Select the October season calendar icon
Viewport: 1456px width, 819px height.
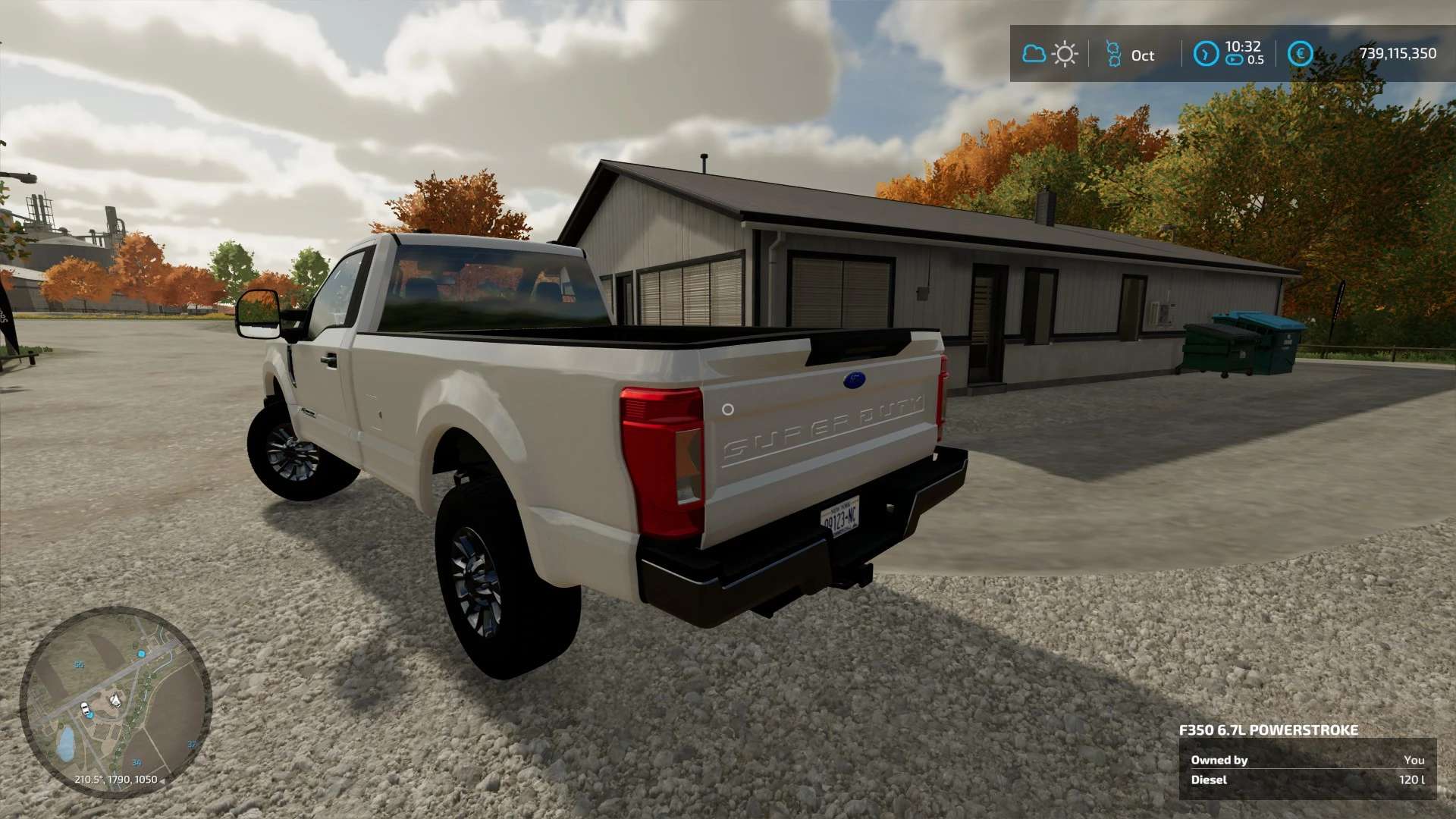pos(1113,54)
